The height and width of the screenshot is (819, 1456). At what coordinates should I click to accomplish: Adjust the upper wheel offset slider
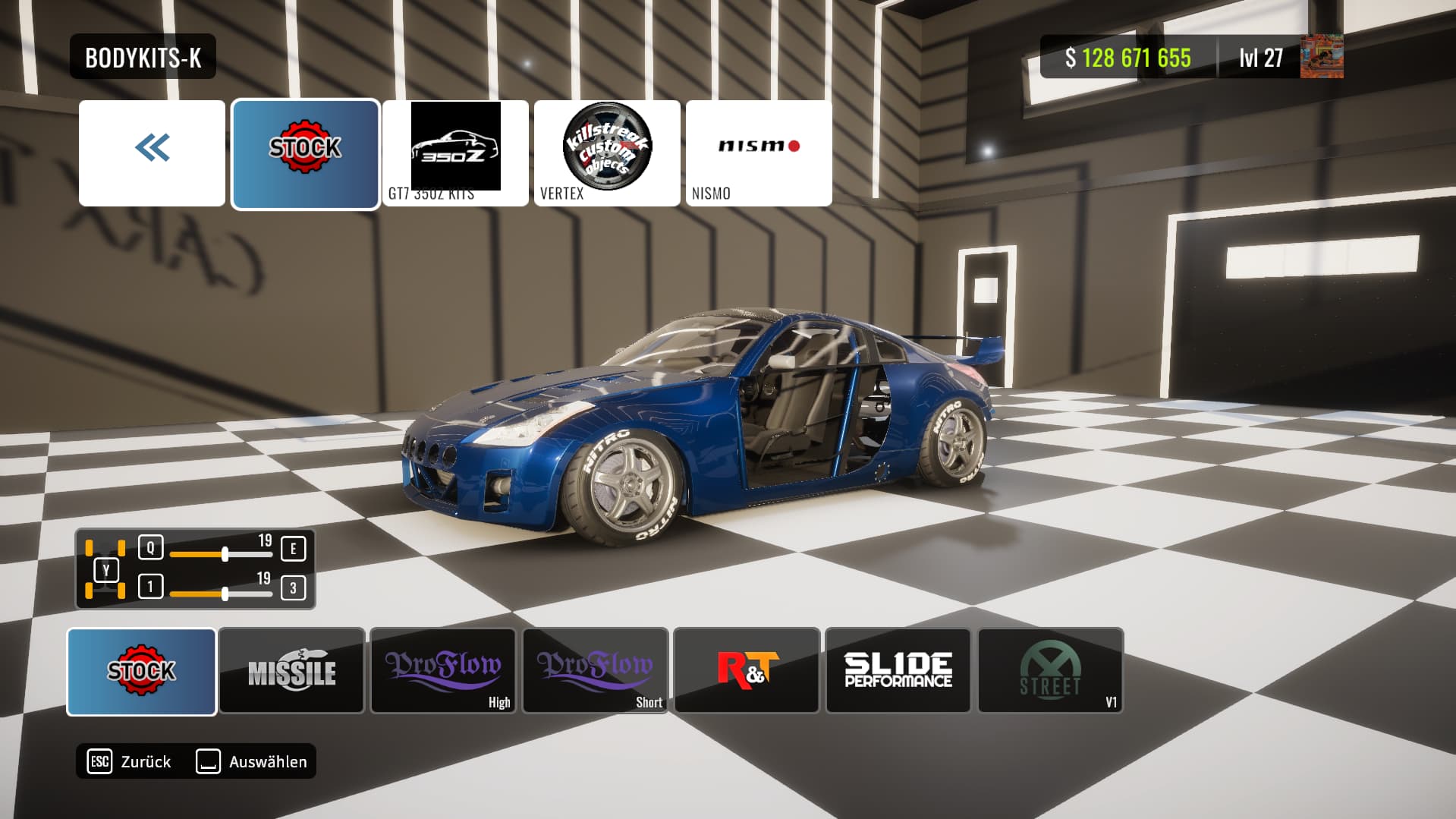coord(225,555)
